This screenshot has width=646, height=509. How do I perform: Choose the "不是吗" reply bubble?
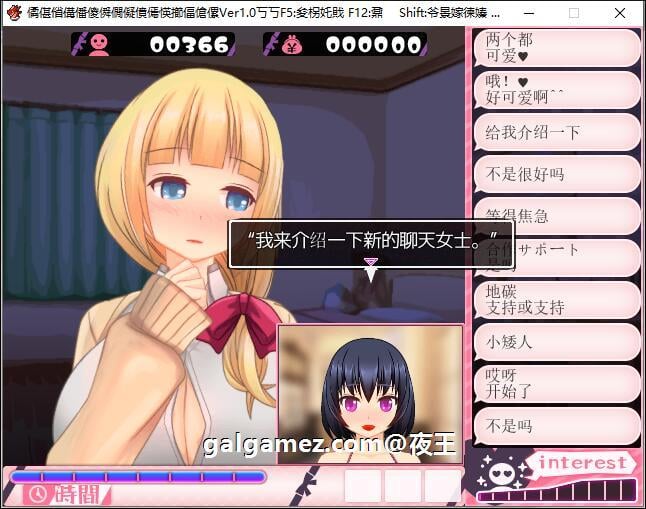(555, 426)
